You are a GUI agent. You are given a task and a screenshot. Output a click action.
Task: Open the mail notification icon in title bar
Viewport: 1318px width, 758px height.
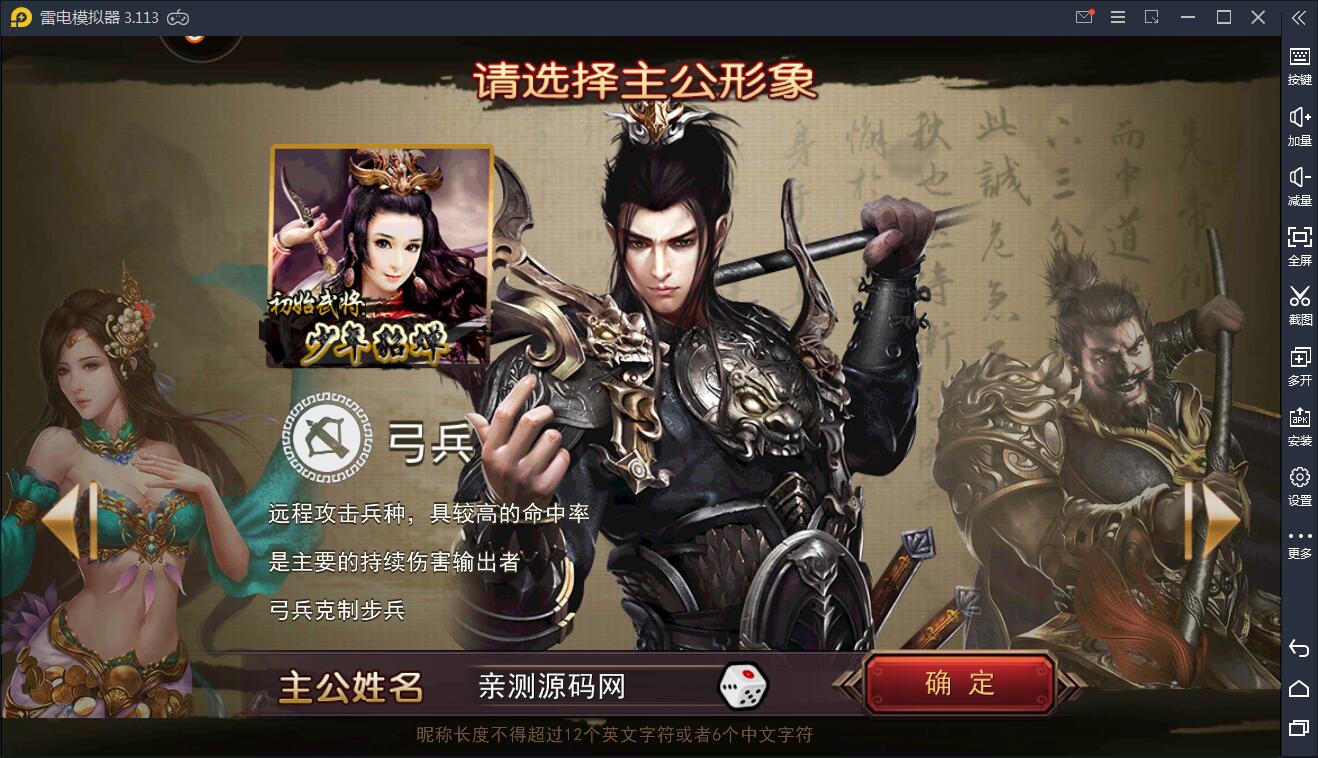coord(1084,17)
